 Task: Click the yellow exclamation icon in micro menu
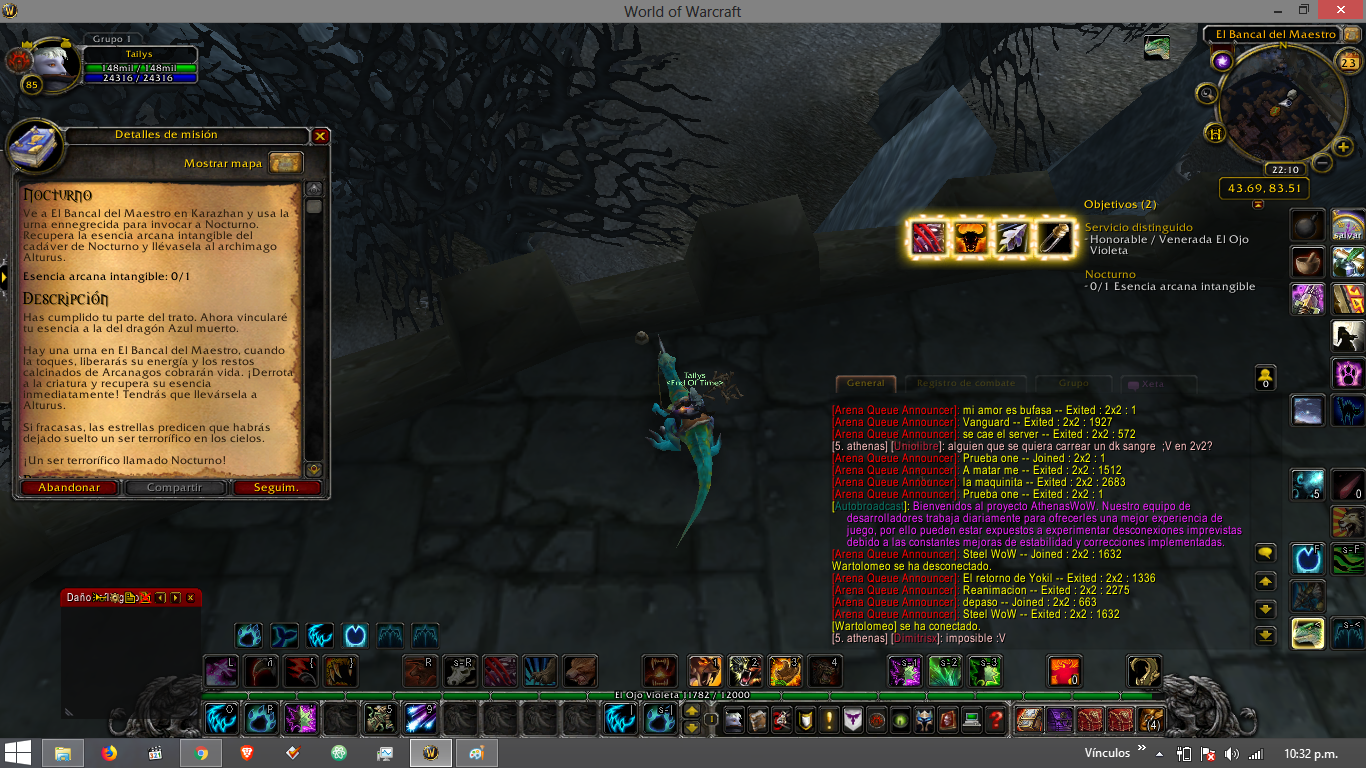point(827,719)
